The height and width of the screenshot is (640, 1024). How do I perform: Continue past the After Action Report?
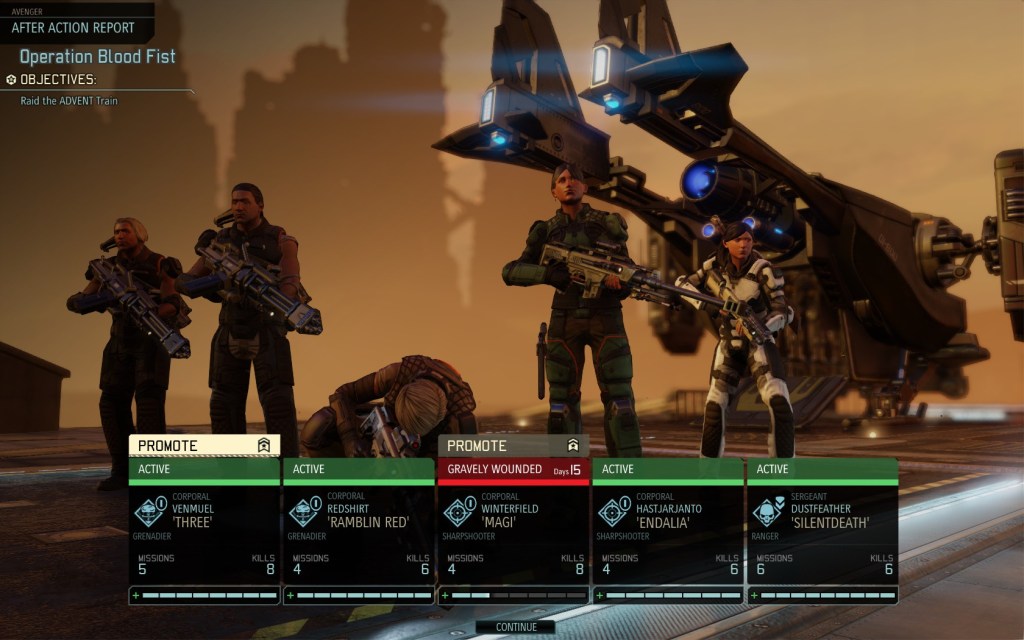point(516,627)
